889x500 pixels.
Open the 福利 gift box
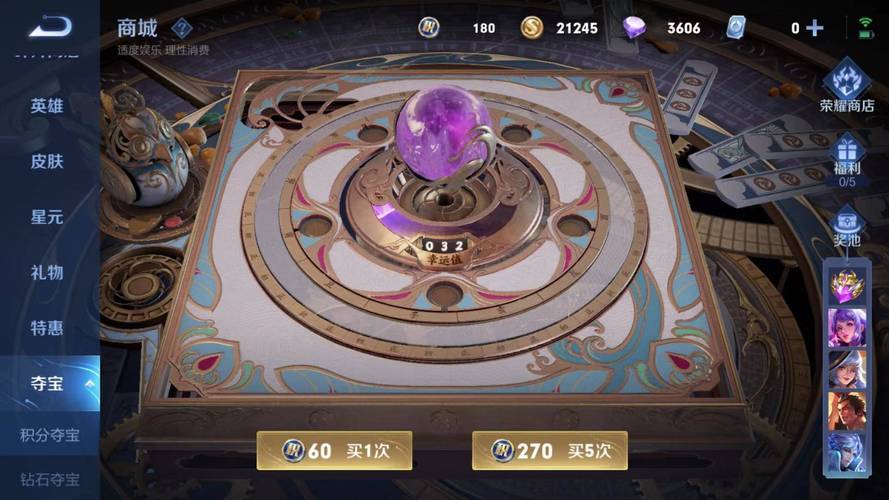tap(847, 160)
